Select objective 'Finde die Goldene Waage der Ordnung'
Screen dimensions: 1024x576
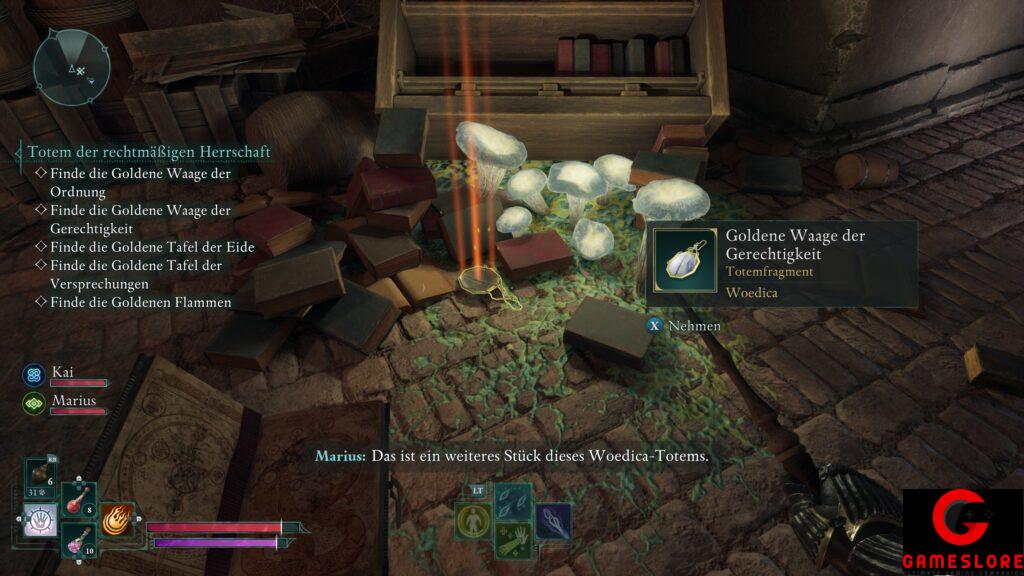click(x=140, y=181)
